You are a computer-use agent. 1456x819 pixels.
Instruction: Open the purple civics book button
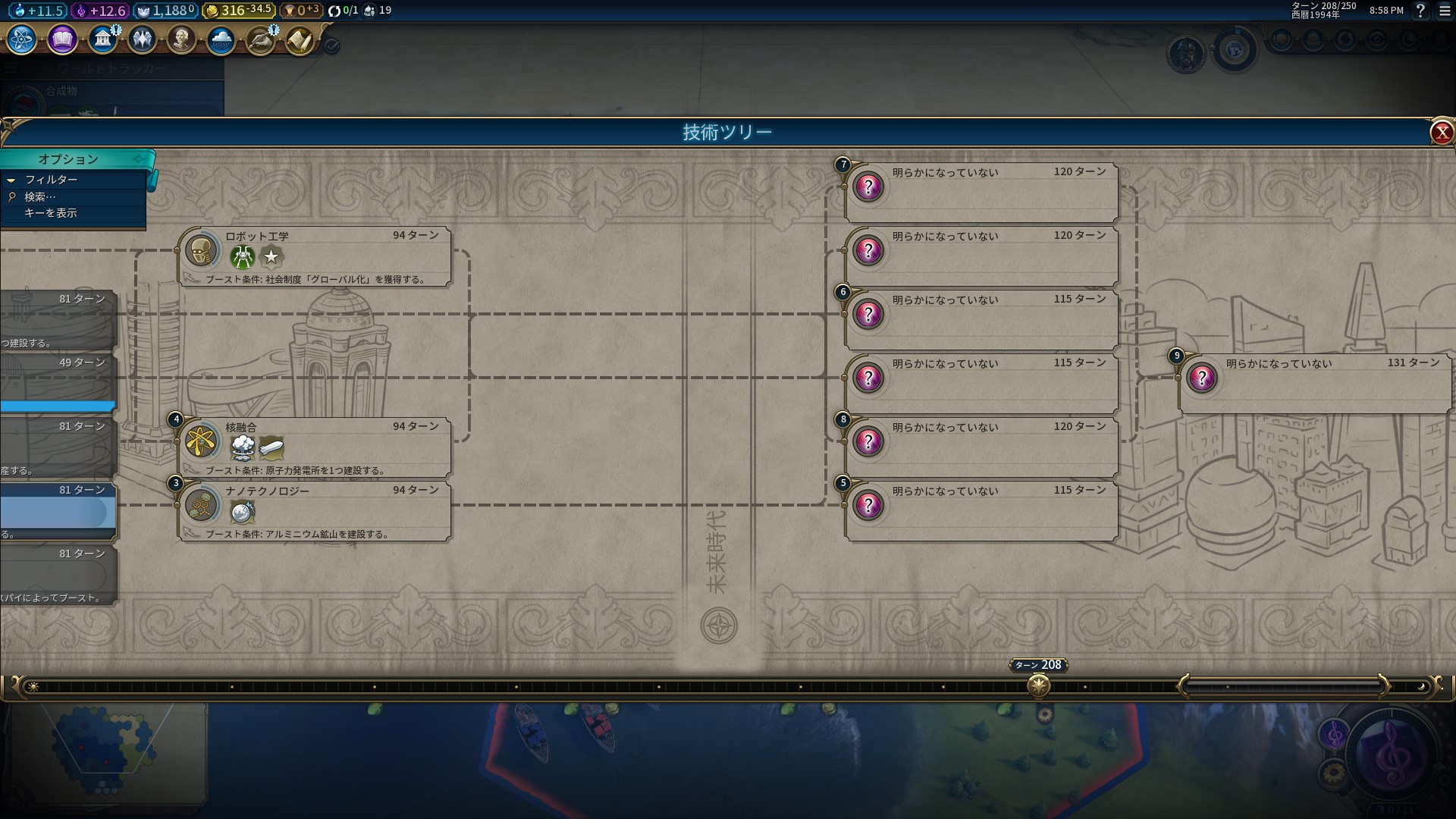(x=62, y=39)
